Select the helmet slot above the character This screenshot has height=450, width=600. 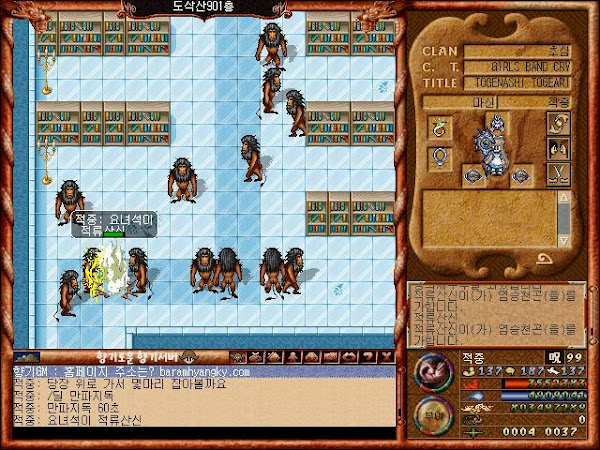497,124
